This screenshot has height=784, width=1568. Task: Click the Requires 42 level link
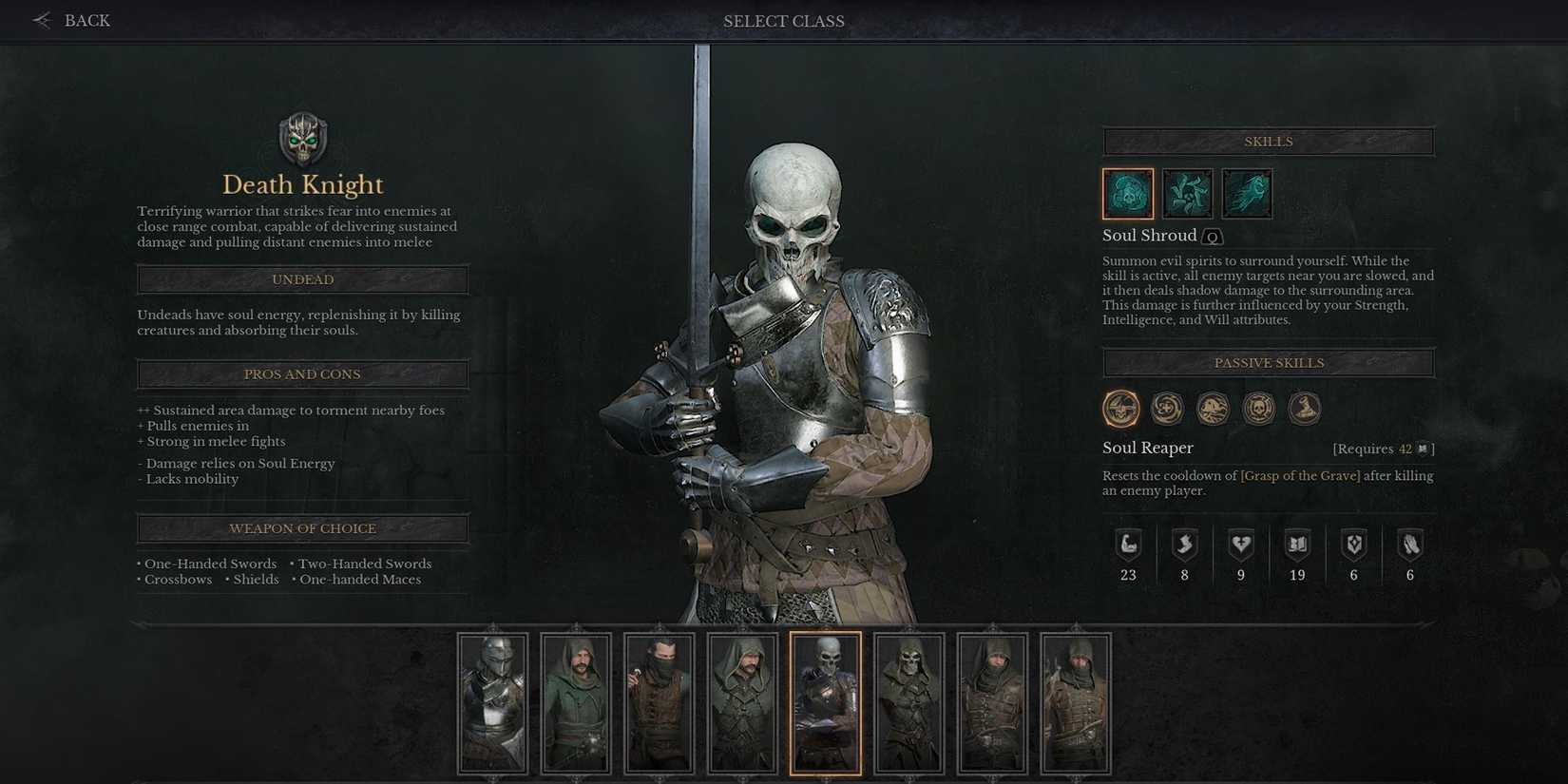coord(1383,449)
